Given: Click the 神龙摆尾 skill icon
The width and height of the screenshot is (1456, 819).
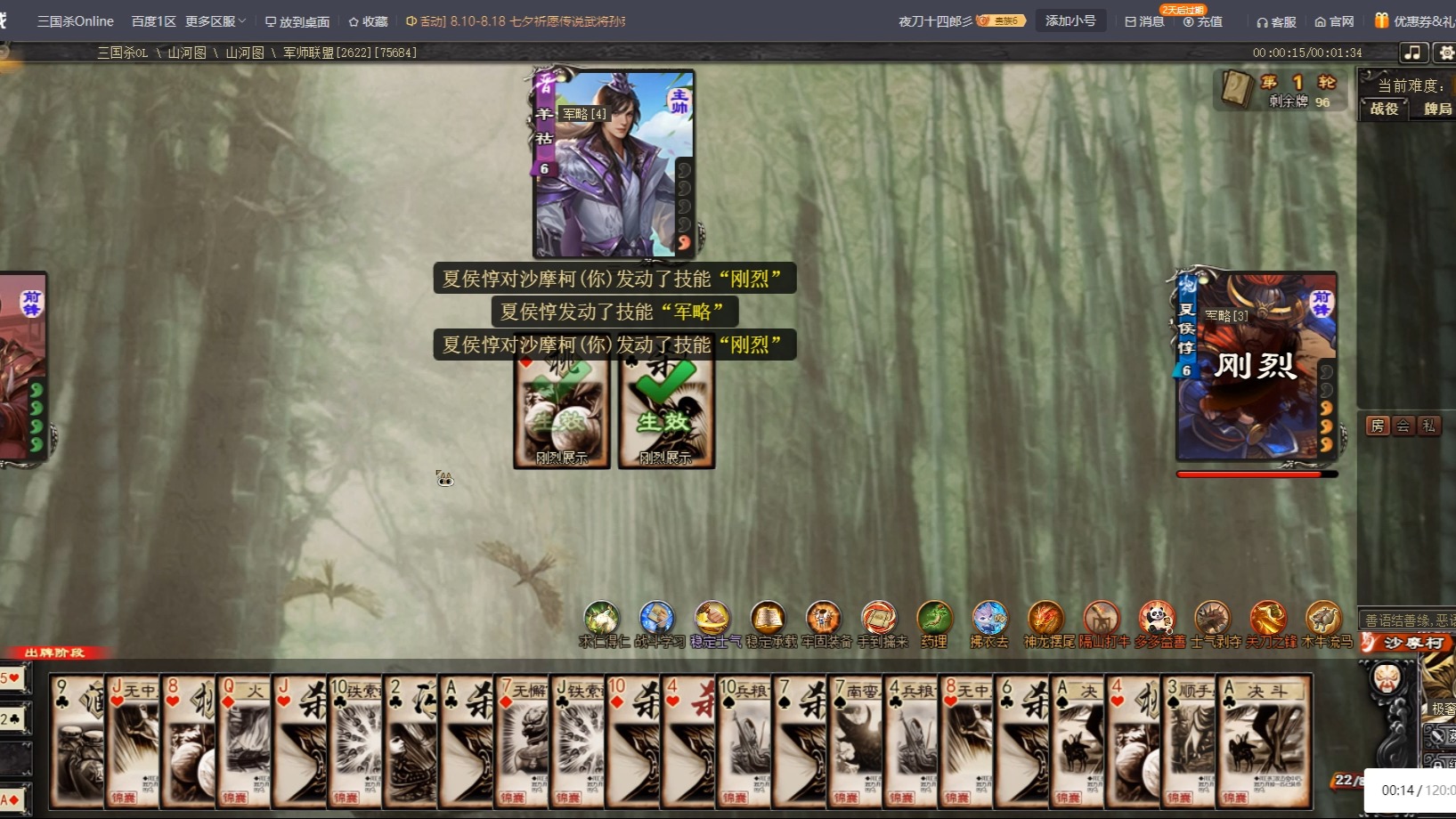Looking at the screenshot, I should 1045,619.
